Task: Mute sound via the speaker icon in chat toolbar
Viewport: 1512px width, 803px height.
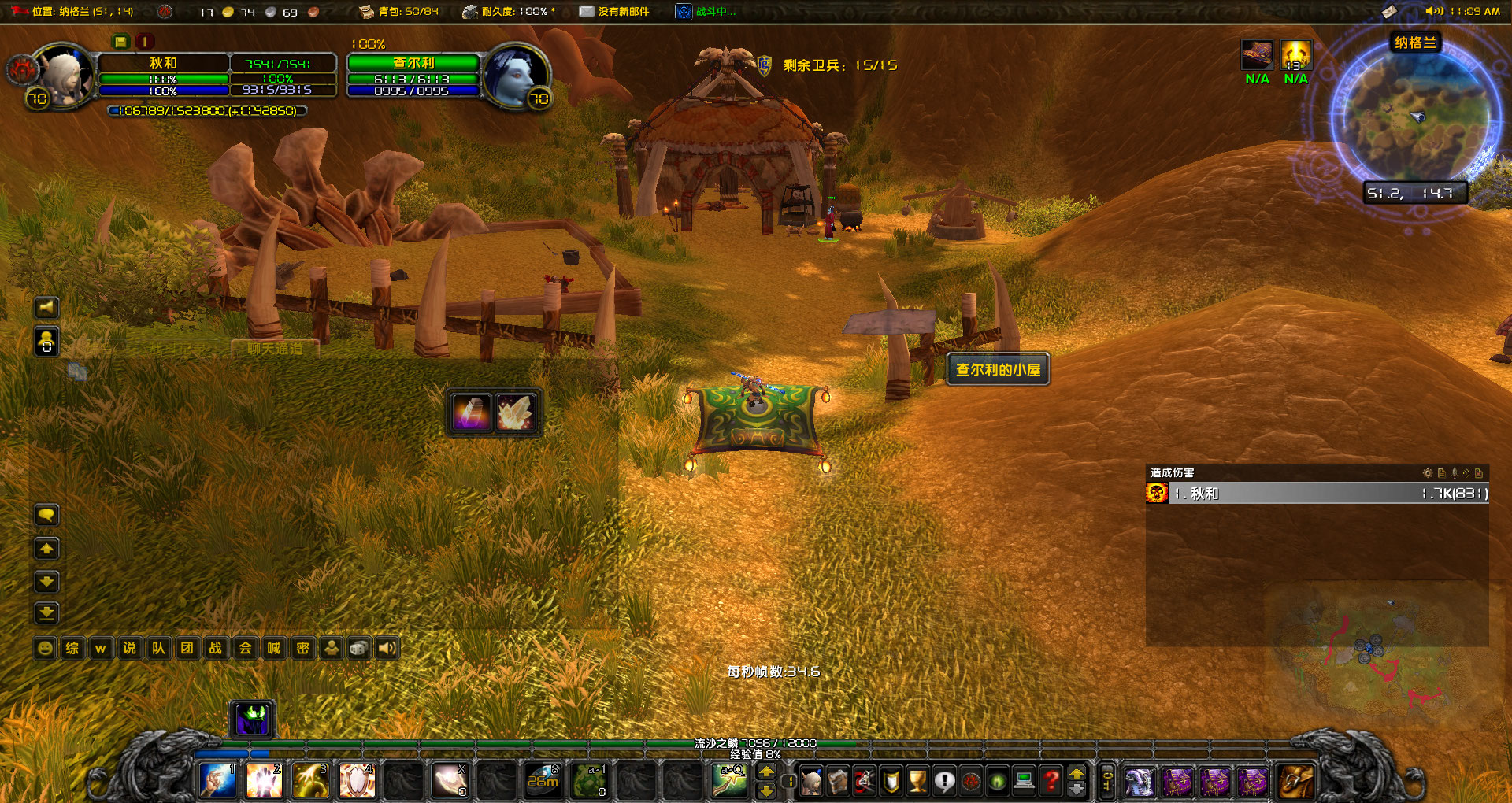Action: click(x=387, y=648)
